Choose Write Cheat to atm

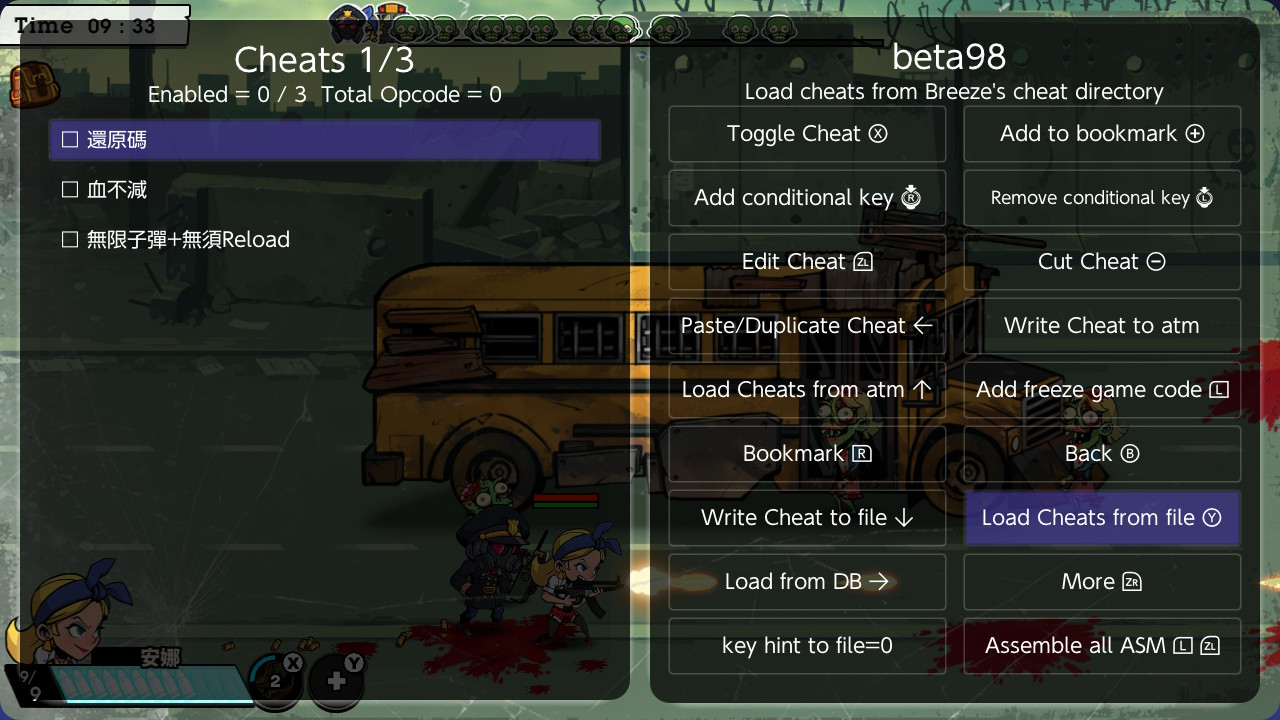pos(1102,326)
